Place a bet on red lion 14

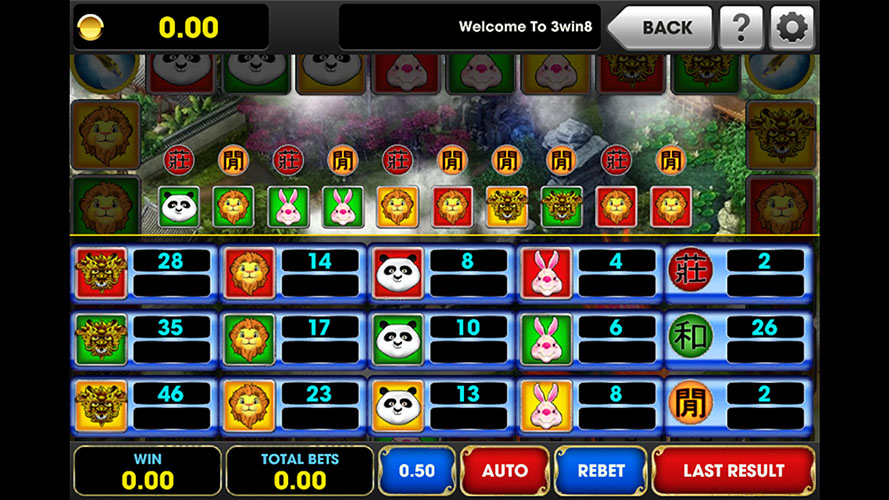click(x=250, y=272)
